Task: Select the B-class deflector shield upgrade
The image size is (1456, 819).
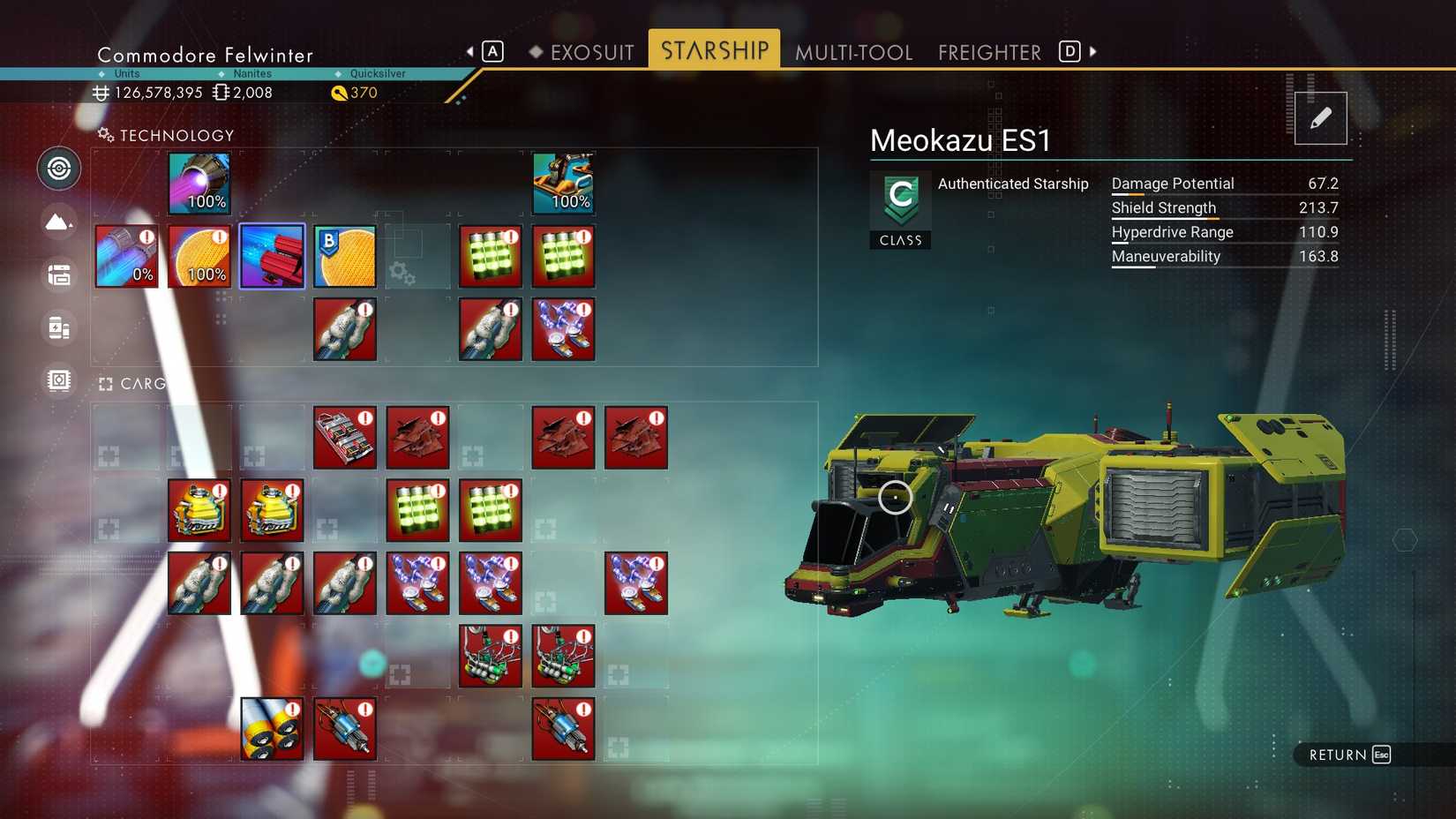Action: [x=344, y=256]
